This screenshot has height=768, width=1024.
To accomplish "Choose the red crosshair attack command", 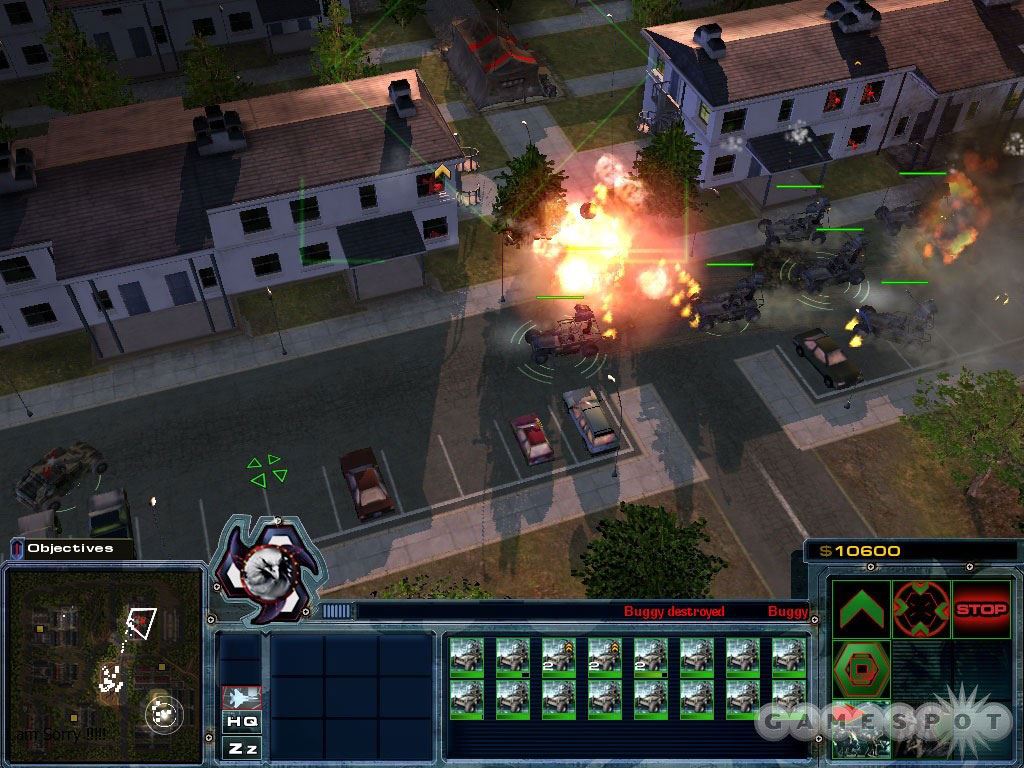I will tap(921, 609).
